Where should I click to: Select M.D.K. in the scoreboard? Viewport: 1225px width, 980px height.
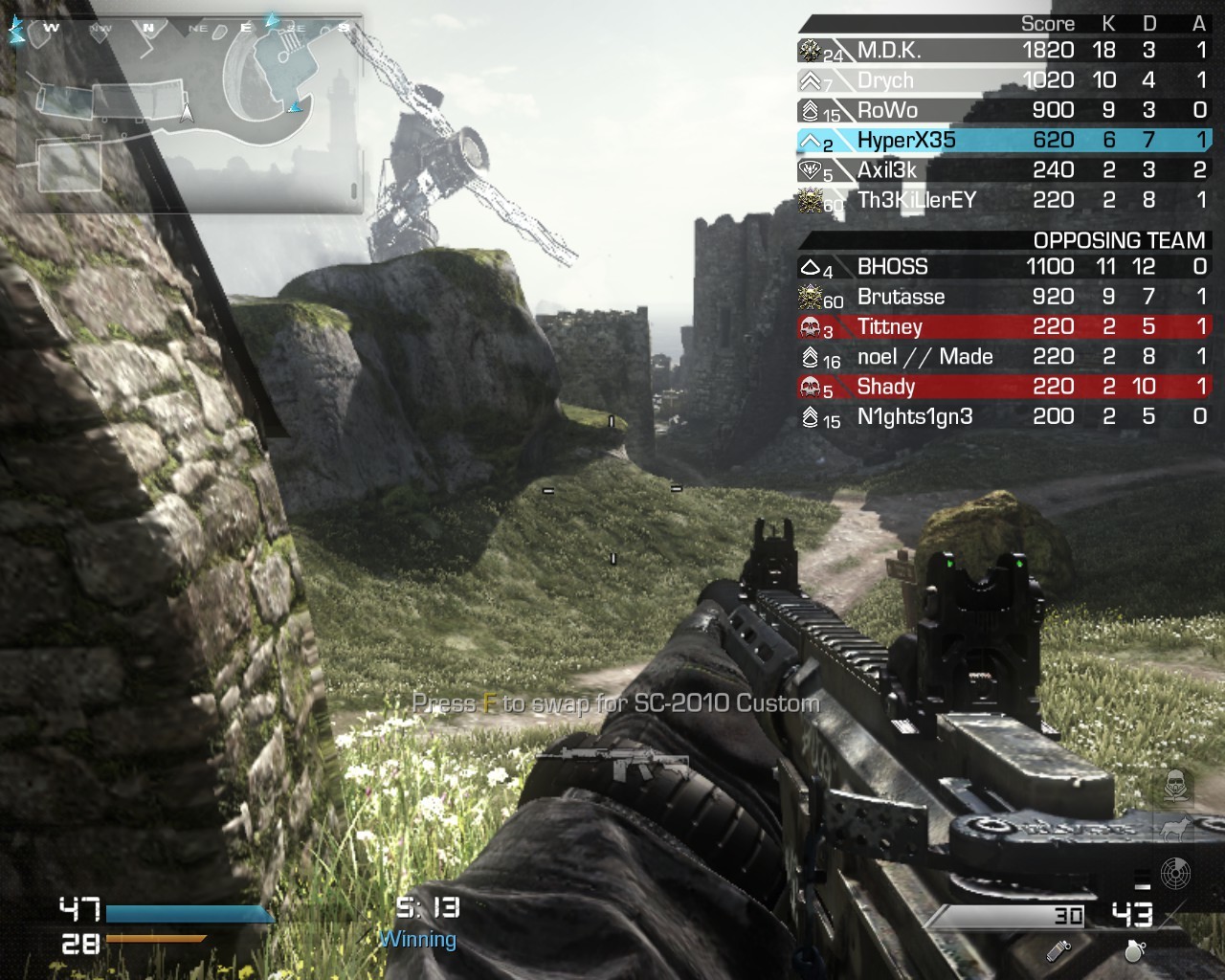(1004, 50)
